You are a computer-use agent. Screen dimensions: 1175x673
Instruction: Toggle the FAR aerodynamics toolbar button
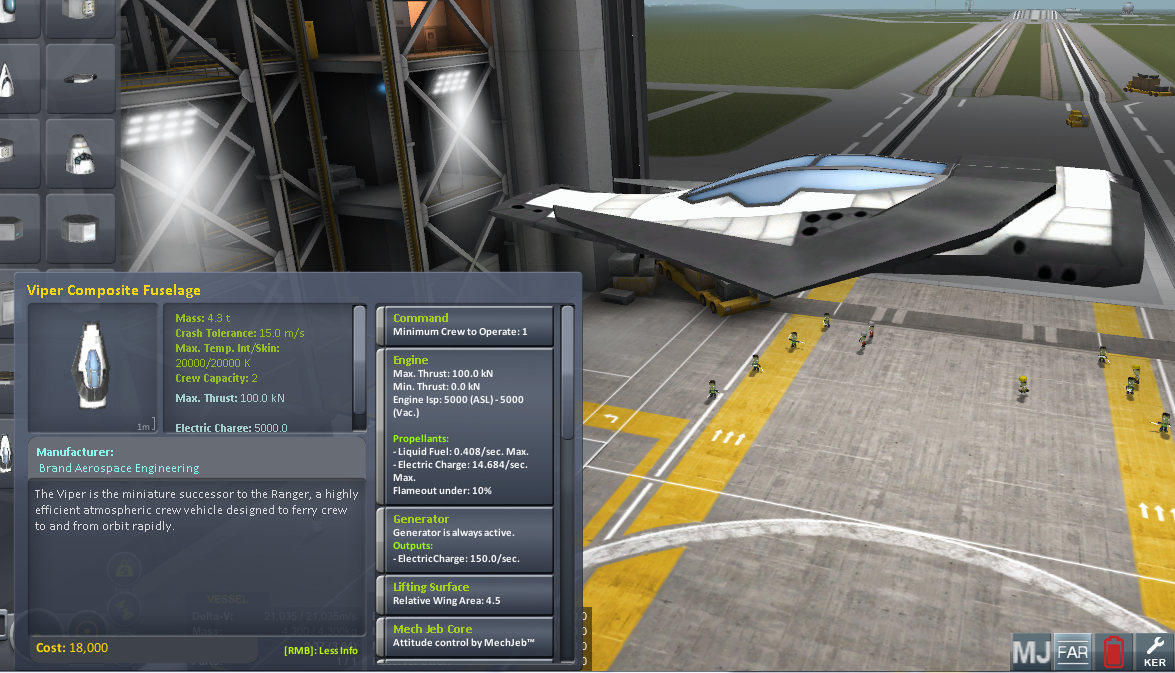[x=1072, y=652]
